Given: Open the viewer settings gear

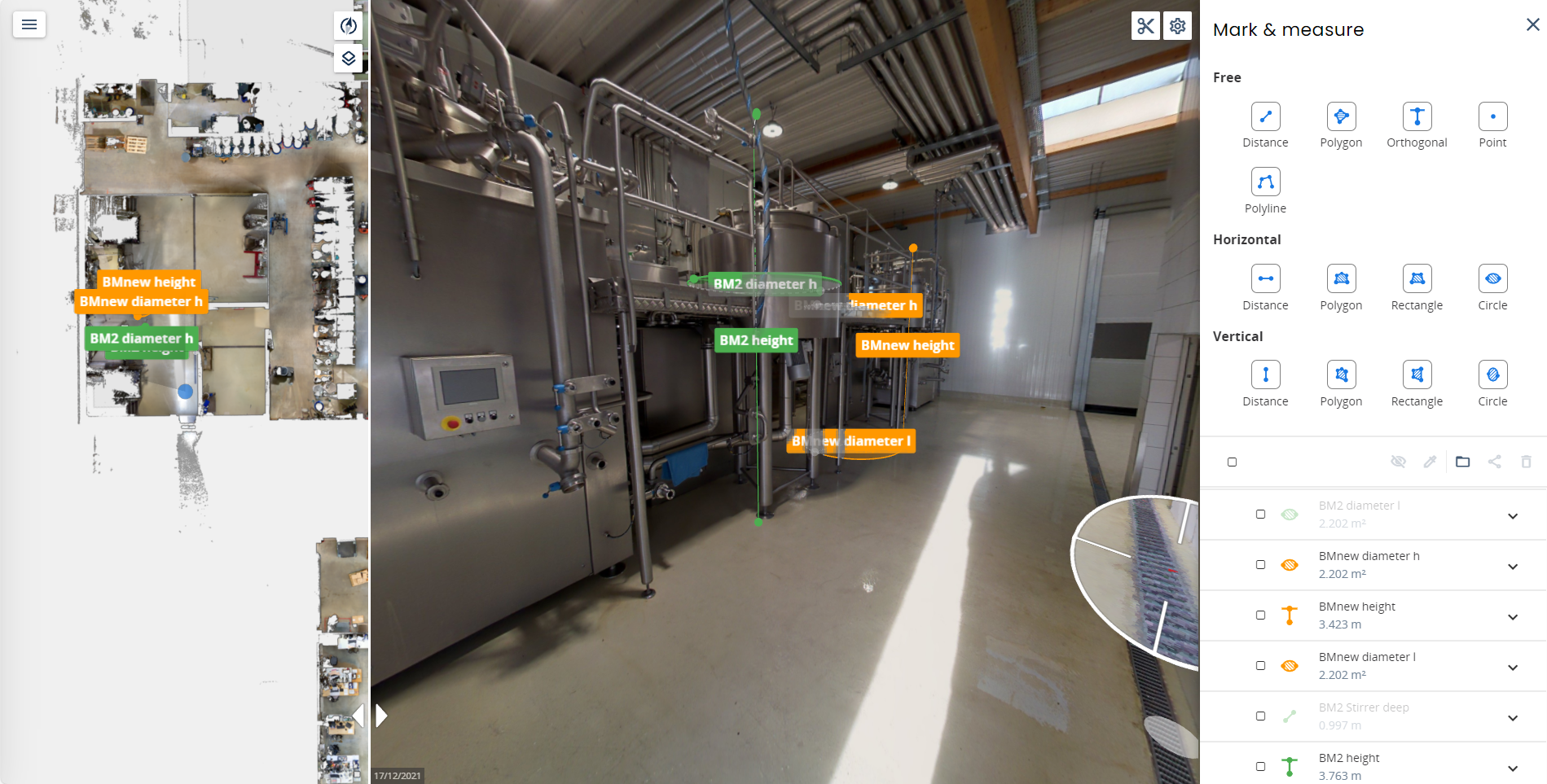Looking at the screenshot, I should 1177,26.
